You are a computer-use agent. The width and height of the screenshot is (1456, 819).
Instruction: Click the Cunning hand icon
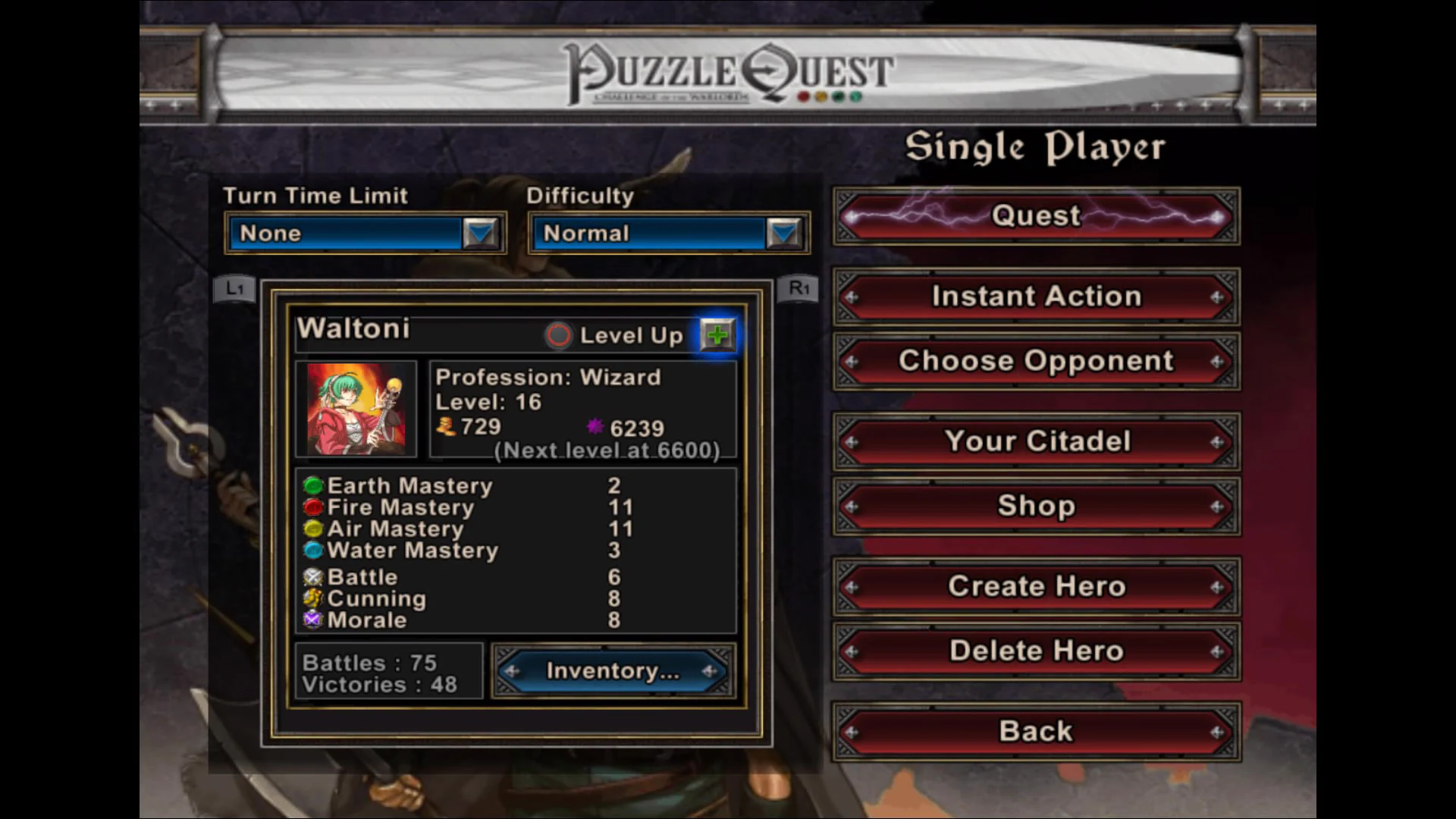coord(312,598)
